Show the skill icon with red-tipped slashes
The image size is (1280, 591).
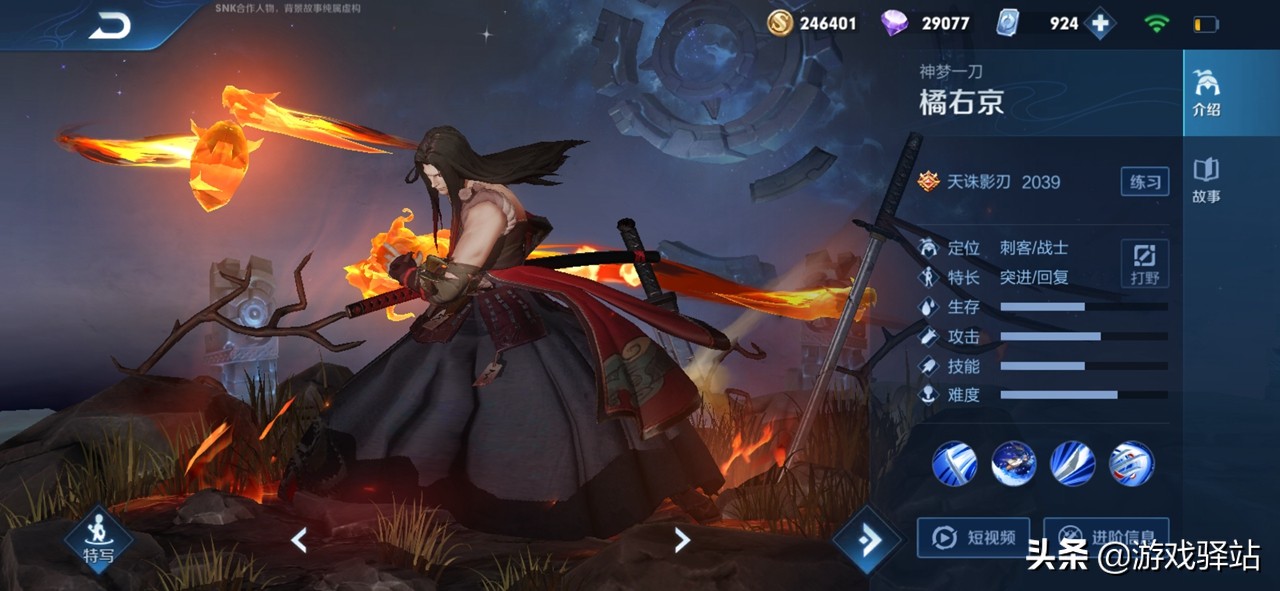[x=1131, y=463]
